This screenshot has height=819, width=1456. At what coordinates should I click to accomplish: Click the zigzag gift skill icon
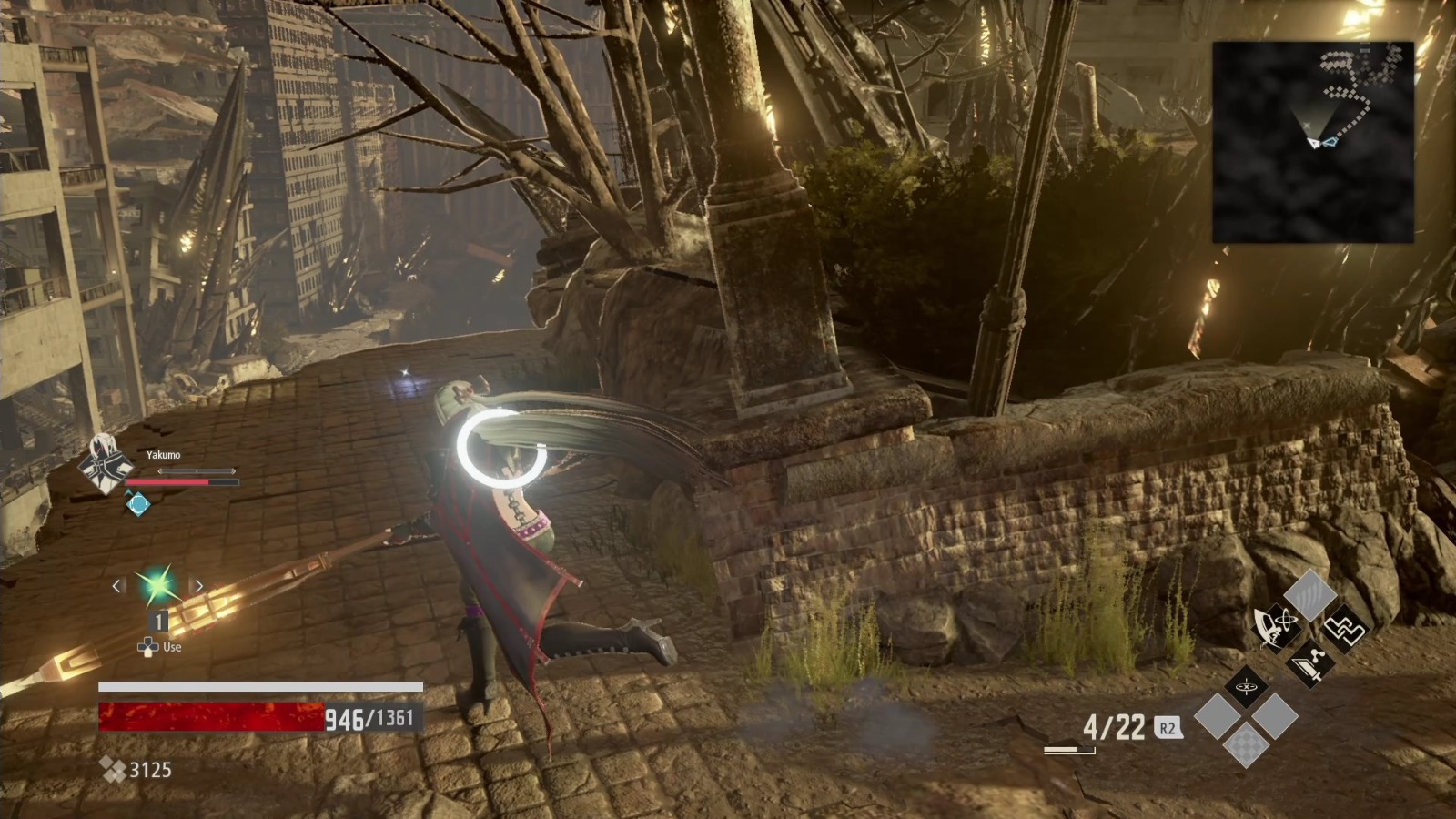[x=1348, y=631]
